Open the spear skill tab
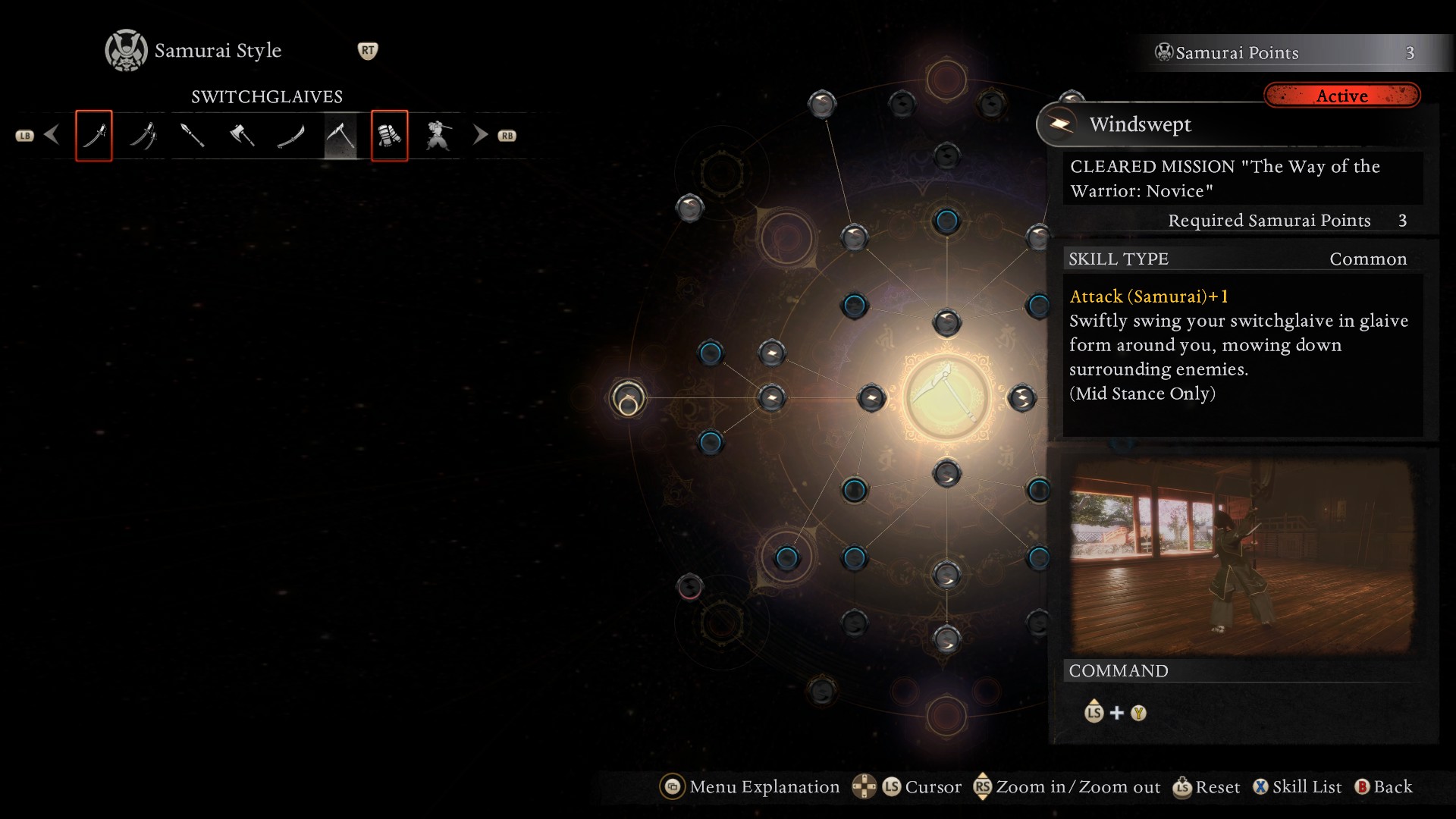 193,136
